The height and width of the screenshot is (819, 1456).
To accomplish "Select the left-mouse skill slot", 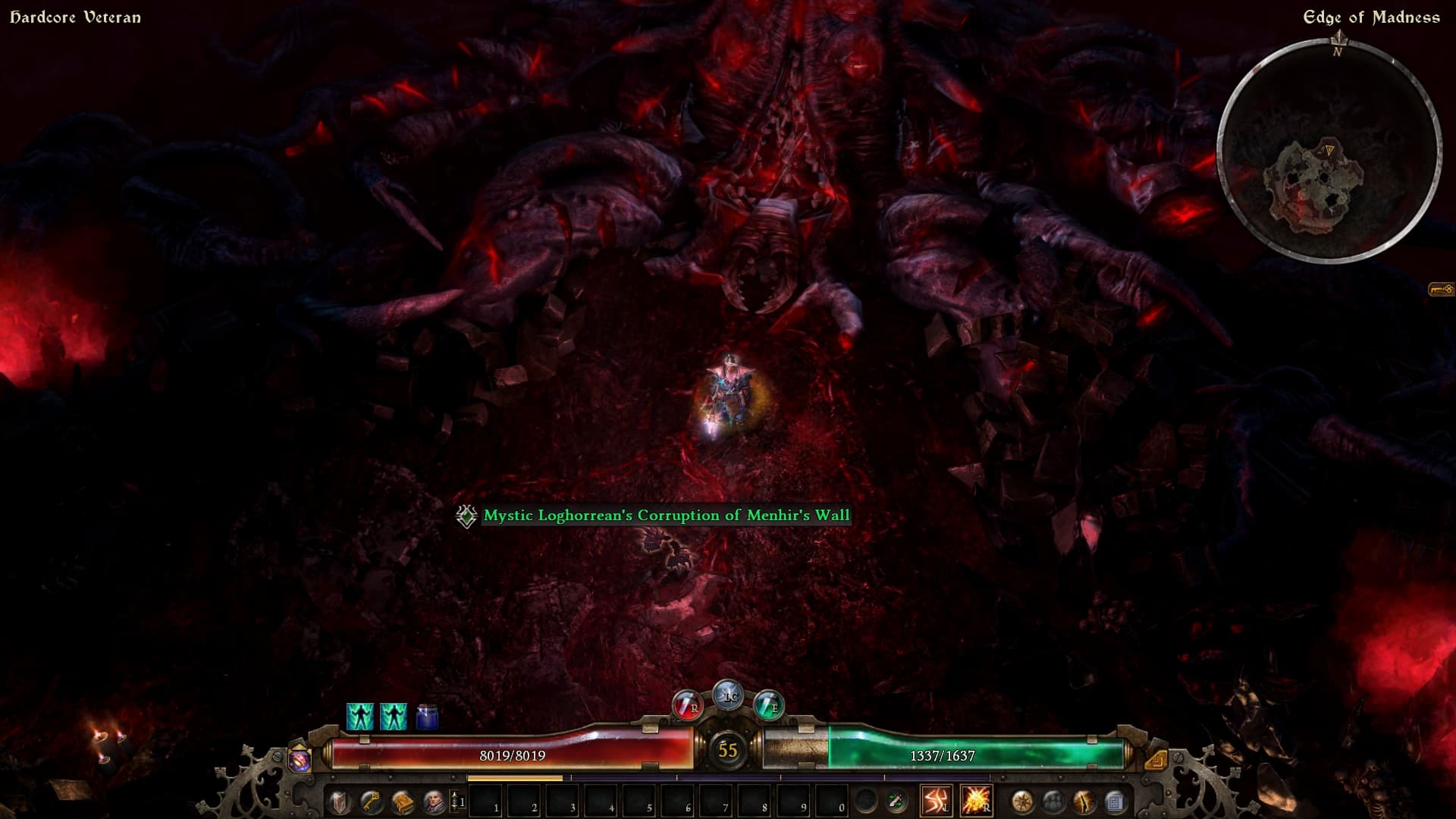I will pos(936,801).
